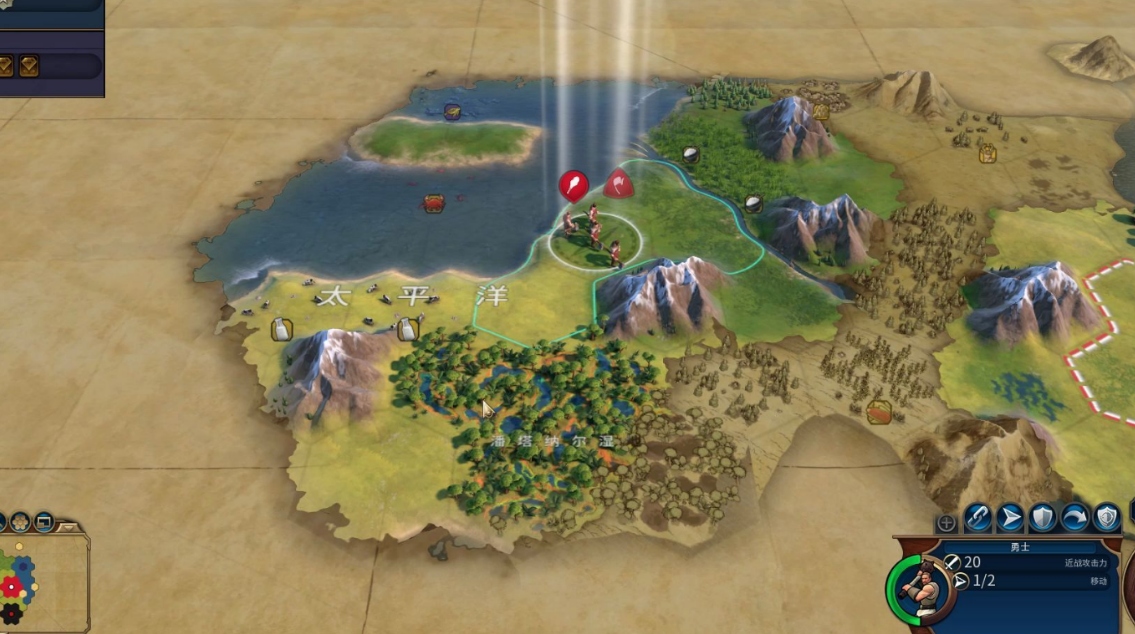This screenshot has width=1135, height=634.
Task: Open the map options button above the minimap
Action: pos(44,522)
